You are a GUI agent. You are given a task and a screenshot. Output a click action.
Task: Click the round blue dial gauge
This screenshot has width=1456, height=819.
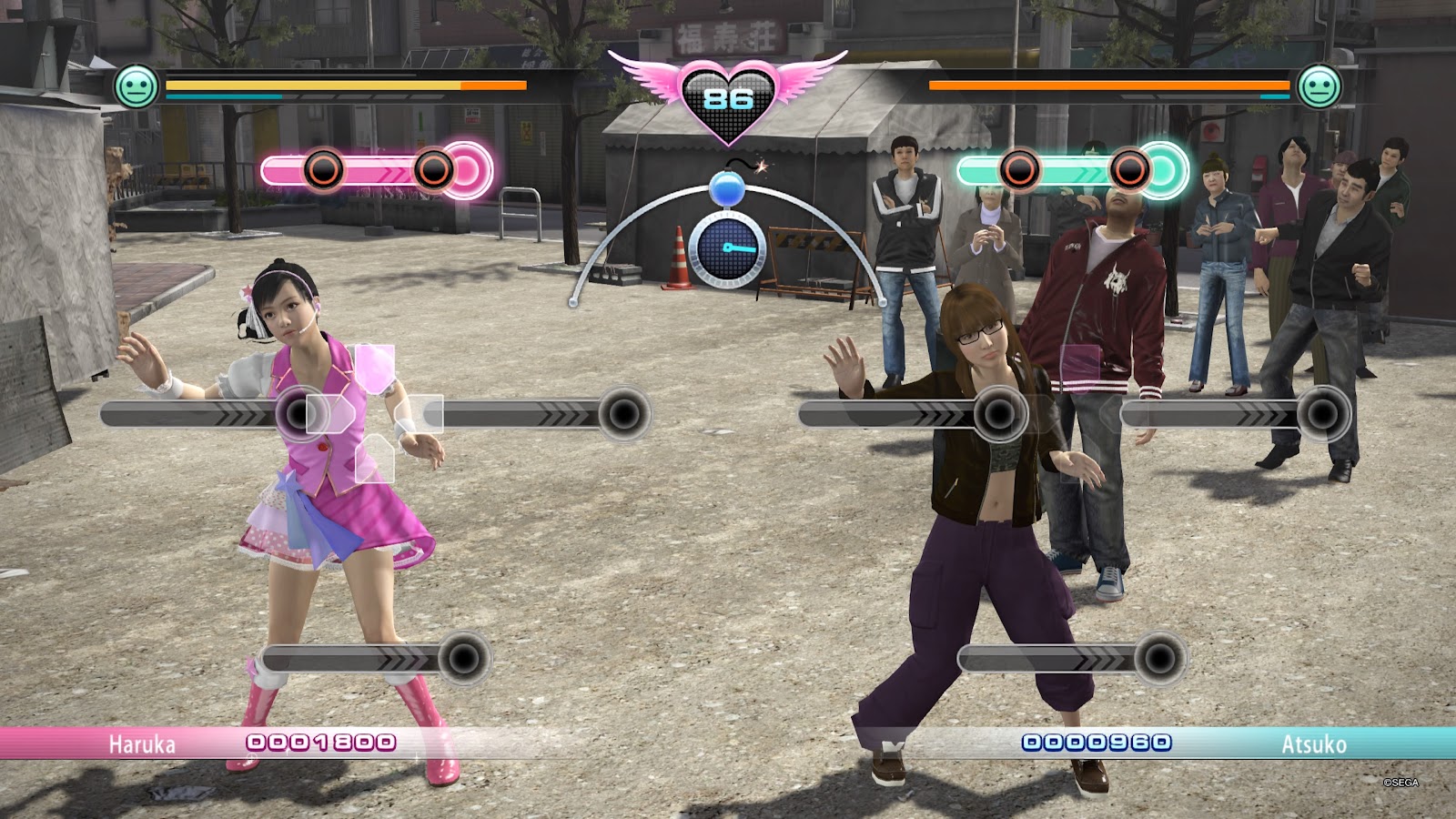point(726,249)
